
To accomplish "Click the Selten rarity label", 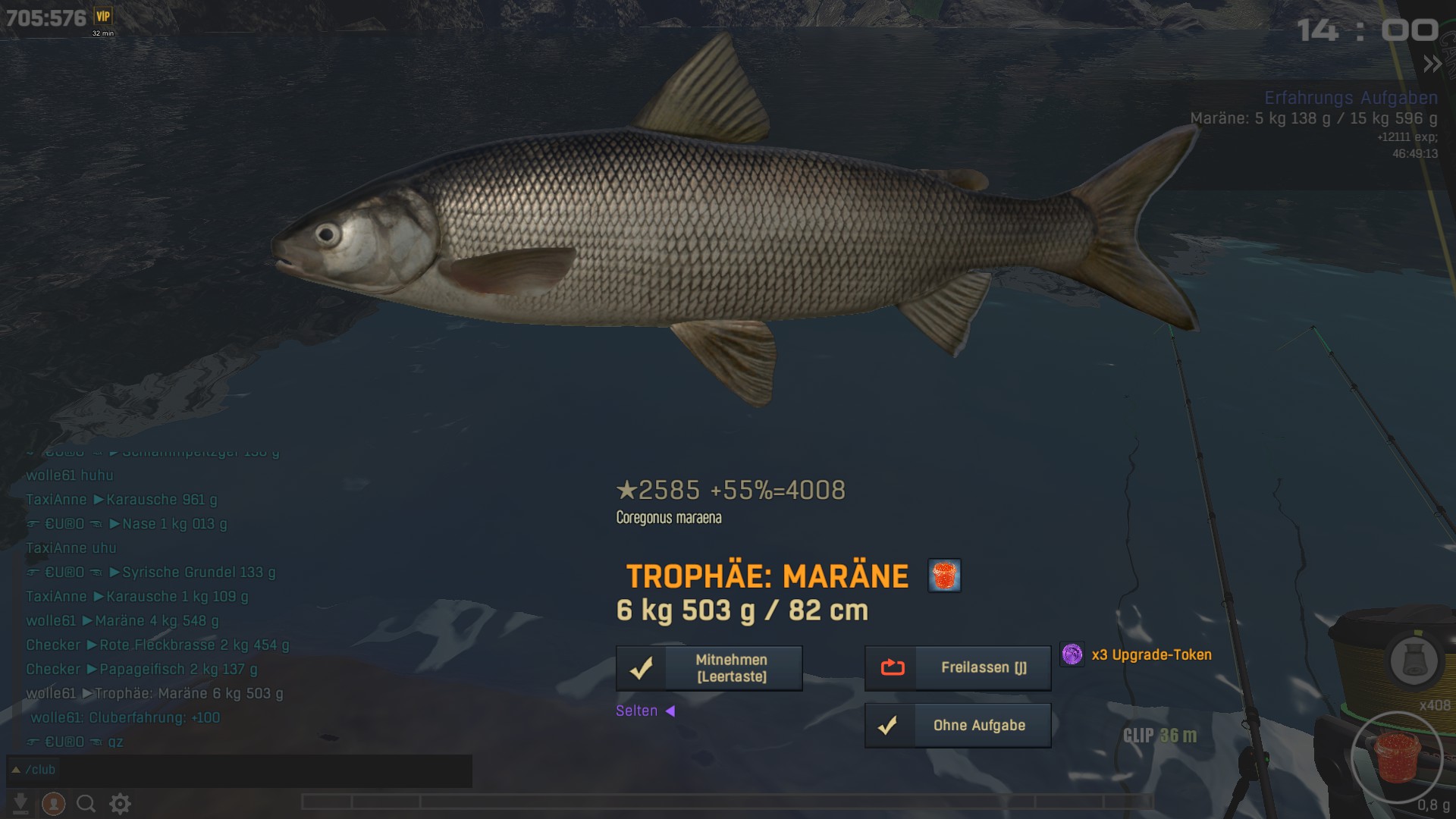I will 637,711.
